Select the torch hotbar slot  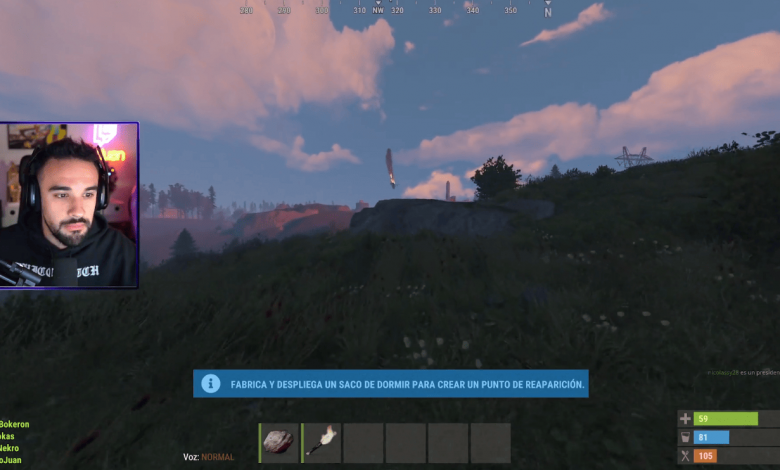[322, 443]
